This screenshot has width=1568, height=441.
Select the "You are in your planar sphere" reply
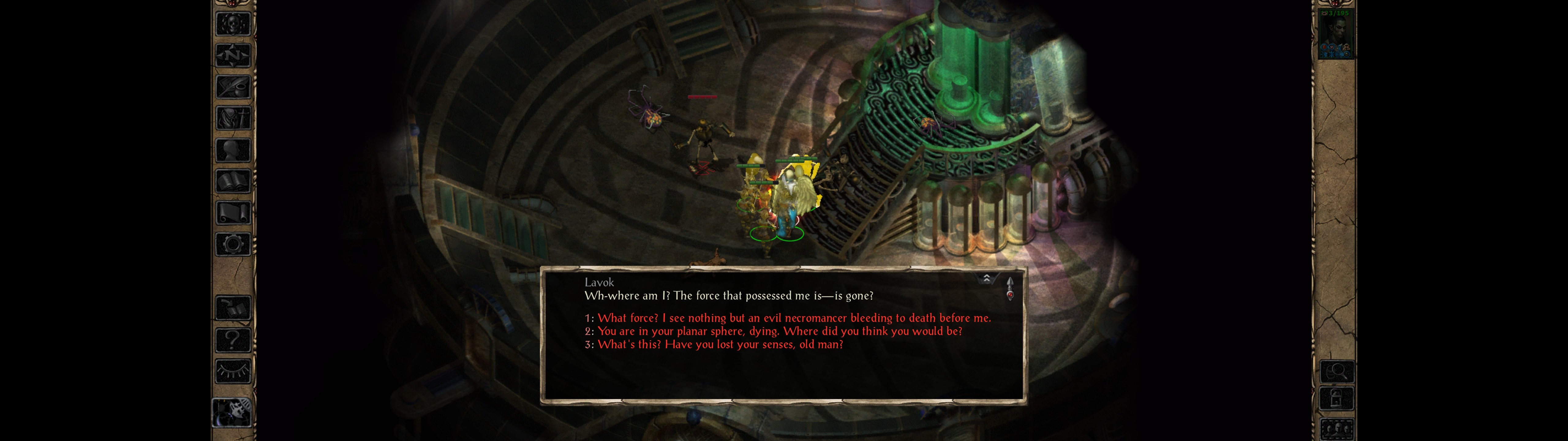click(x=779, y=331)
